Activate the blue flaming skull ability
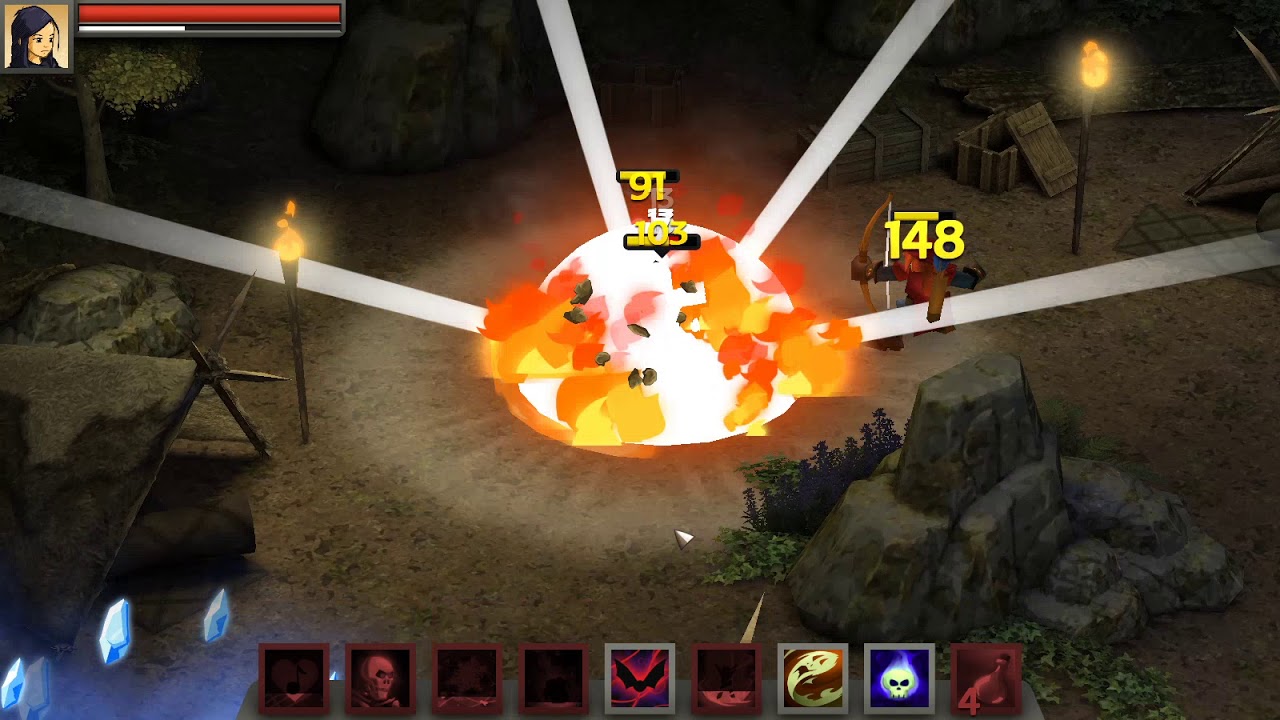 [x=899, y=678]
